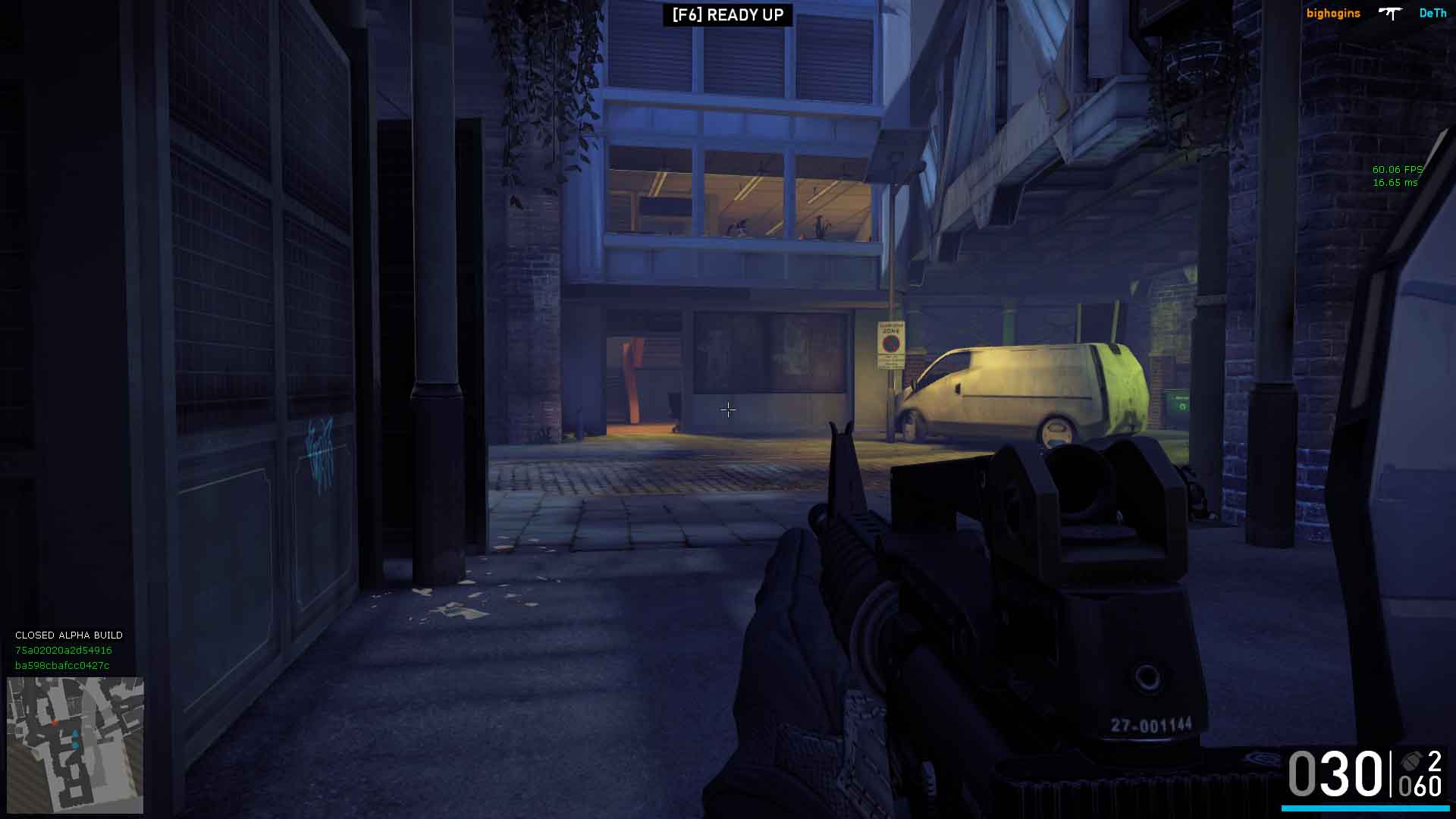Click the minimap in the corner
Screen dimensions: 1456x819
(75, 745)
